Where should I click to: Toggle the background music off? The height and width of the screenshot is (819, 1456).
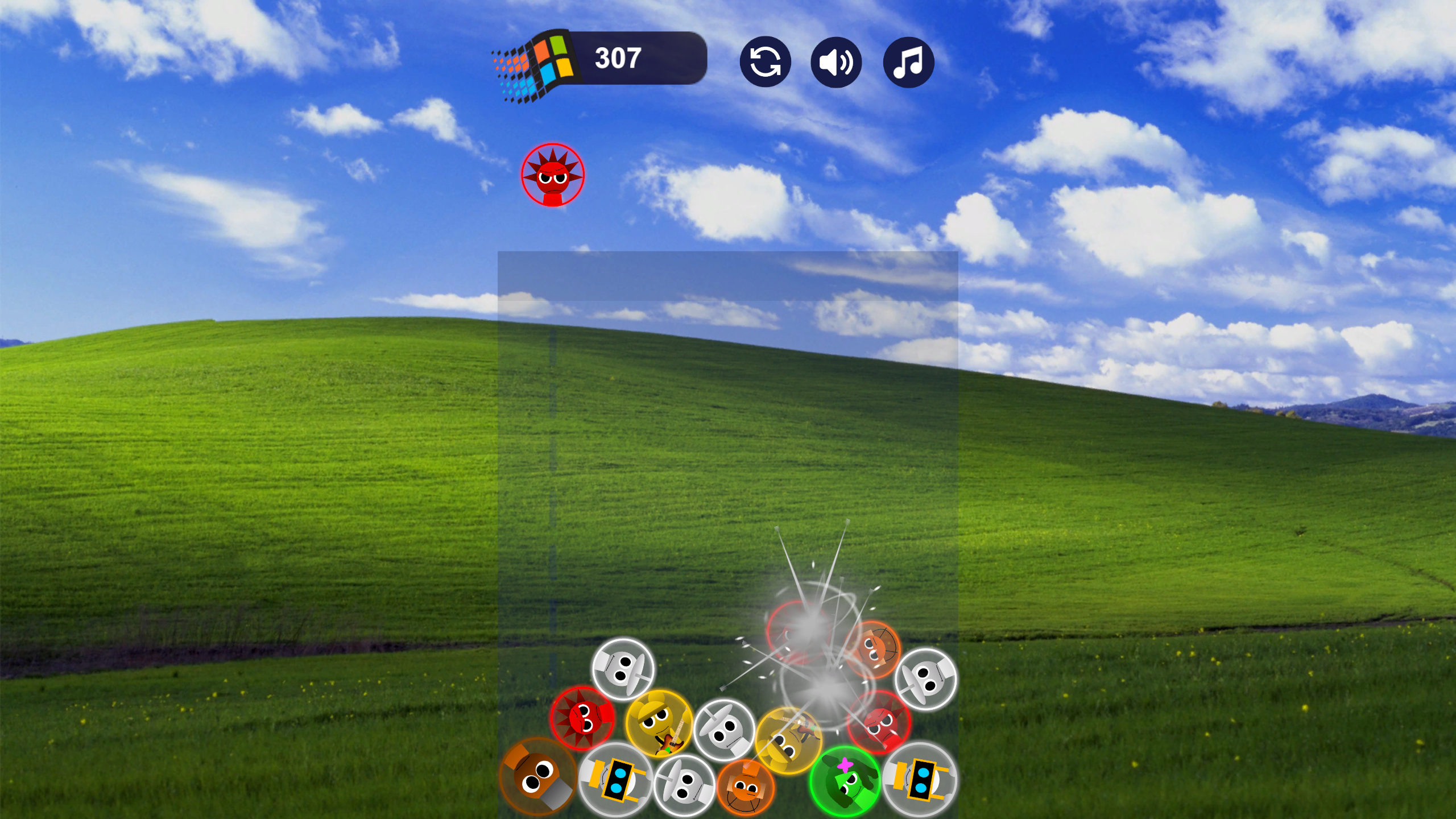coord(910,63)
